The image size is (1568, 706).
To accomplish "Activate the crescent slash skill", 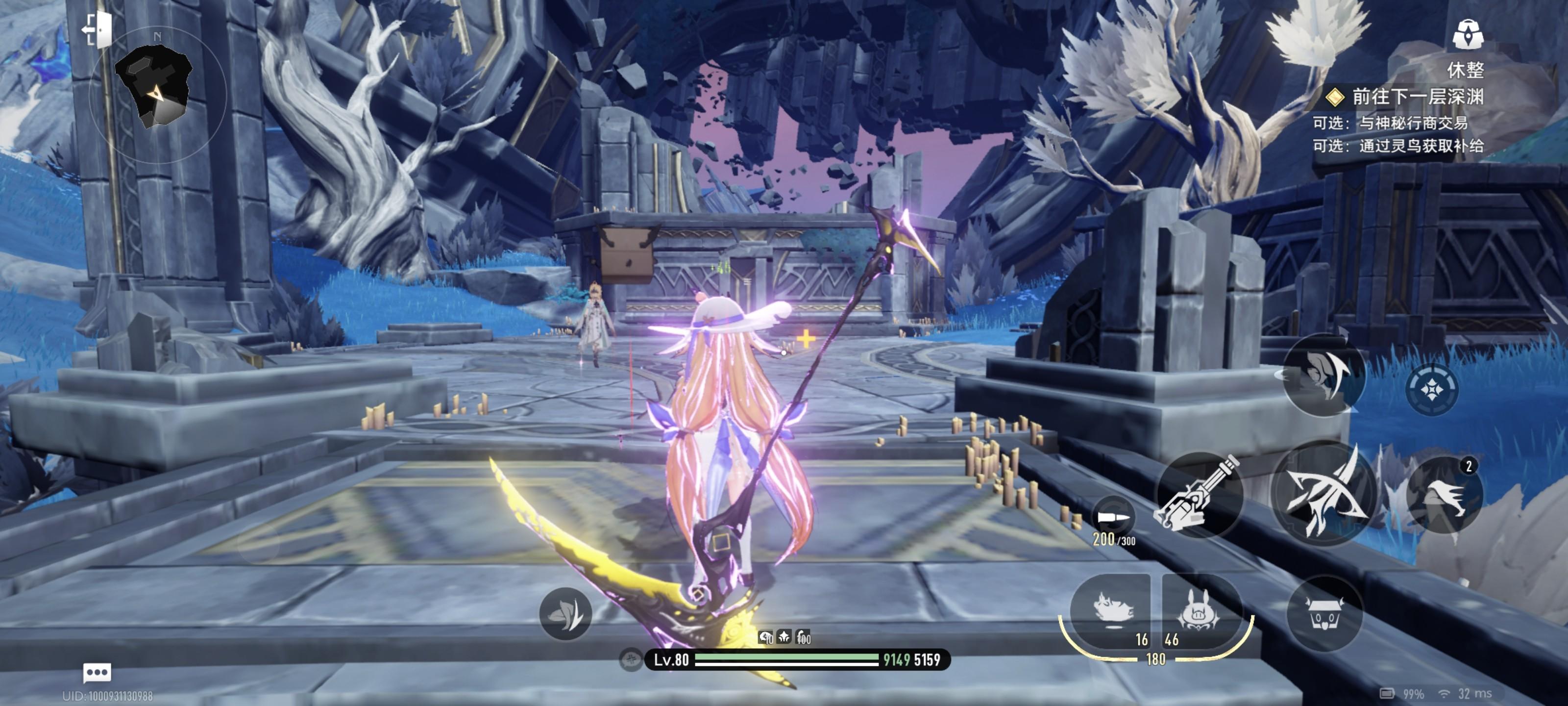I will tap(1323, 375).
